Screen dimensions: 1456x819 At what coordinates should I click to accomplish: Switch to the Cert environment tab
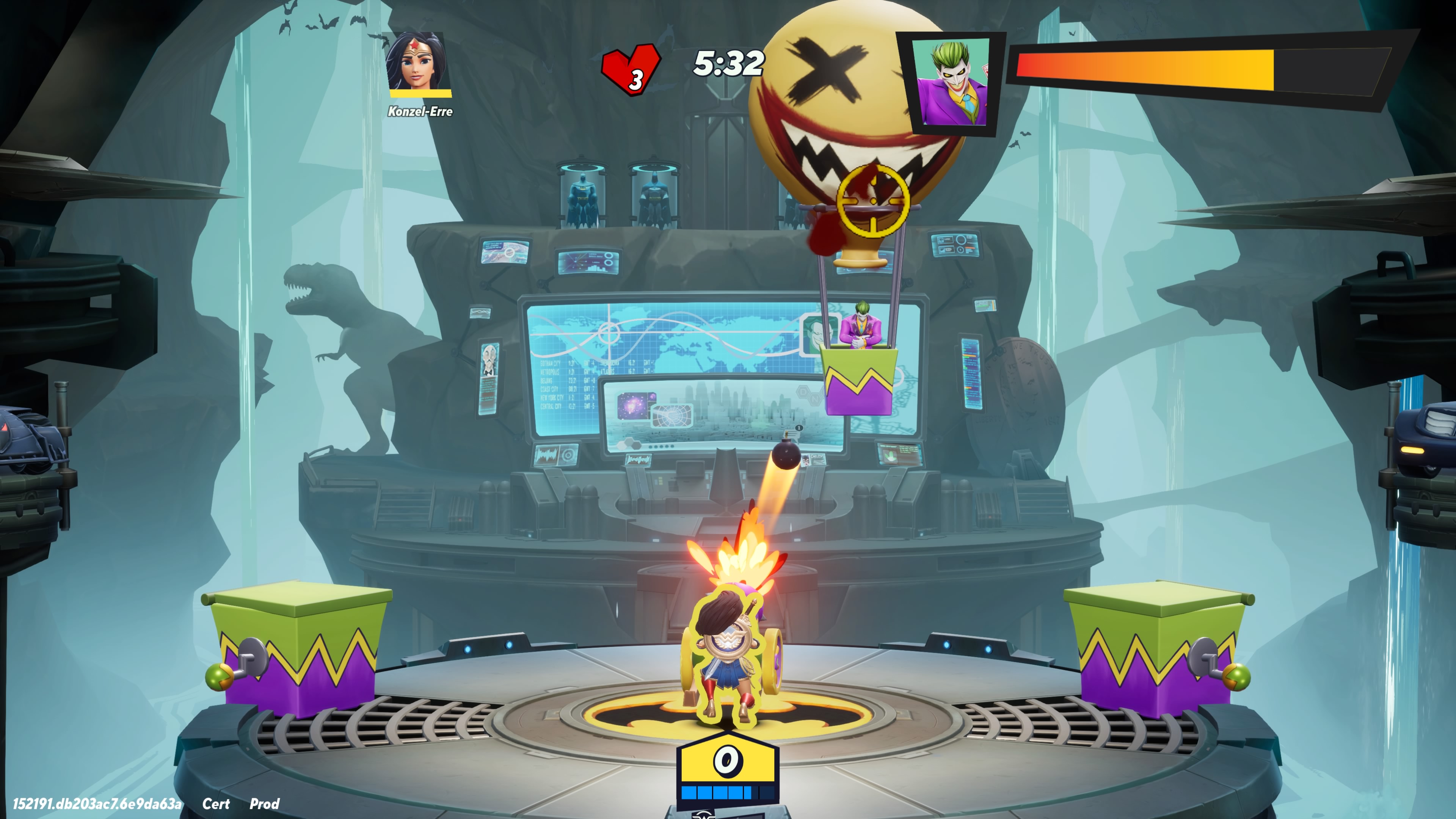pos(217,803)
